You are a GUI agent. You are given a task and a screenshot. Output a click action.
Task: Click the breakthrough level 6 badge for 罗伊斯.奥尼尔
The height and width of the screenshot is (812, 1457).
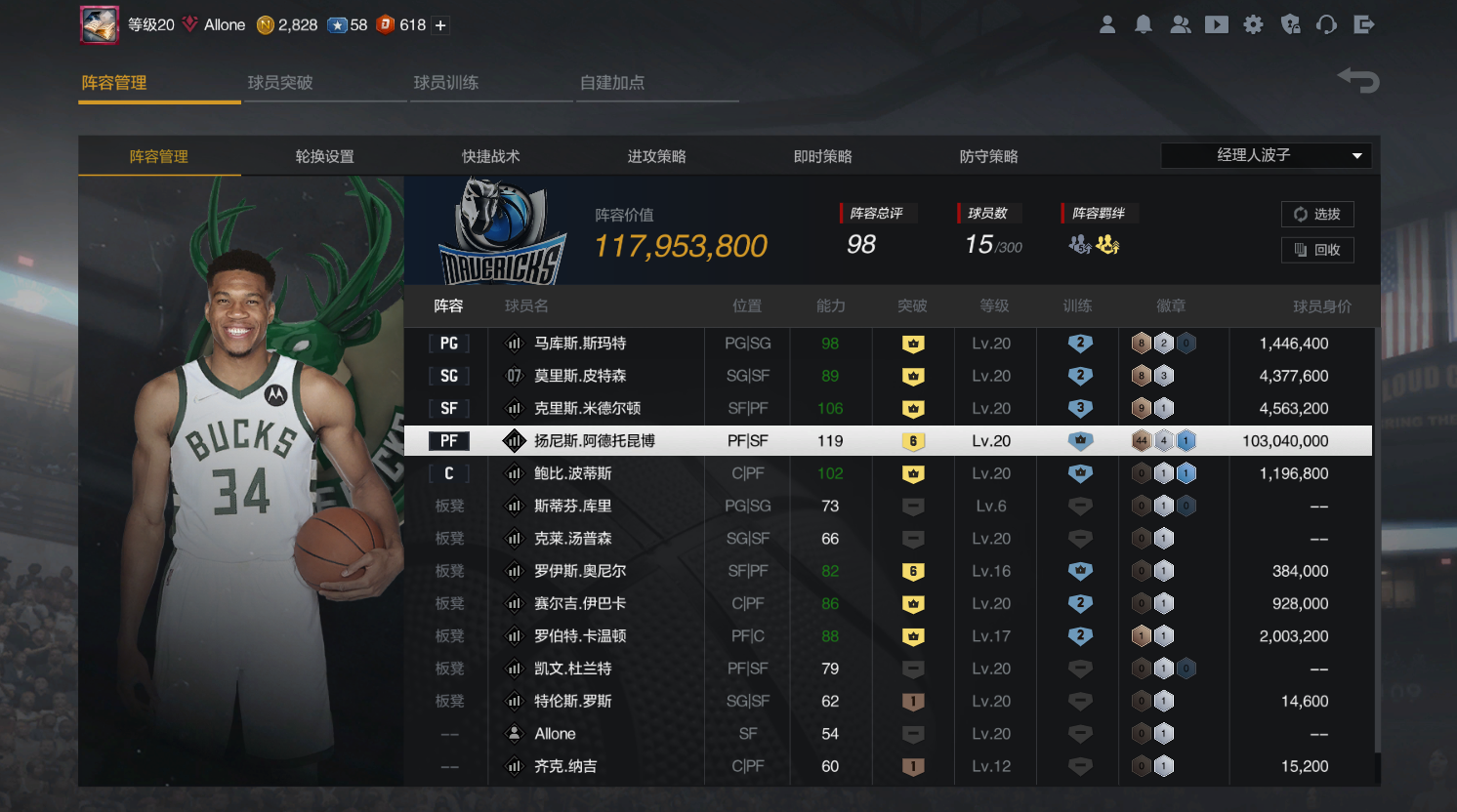(913, 571)
